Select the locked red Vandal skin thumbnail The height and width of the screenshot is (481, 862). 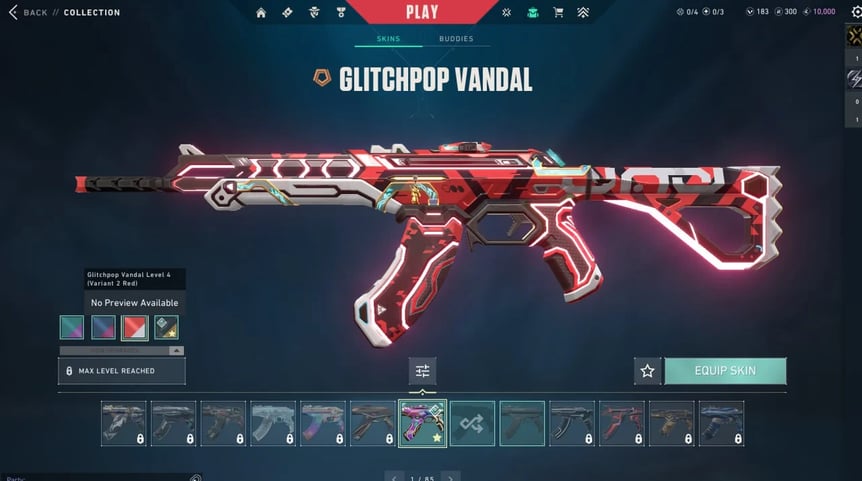click(x=622, y=423)
